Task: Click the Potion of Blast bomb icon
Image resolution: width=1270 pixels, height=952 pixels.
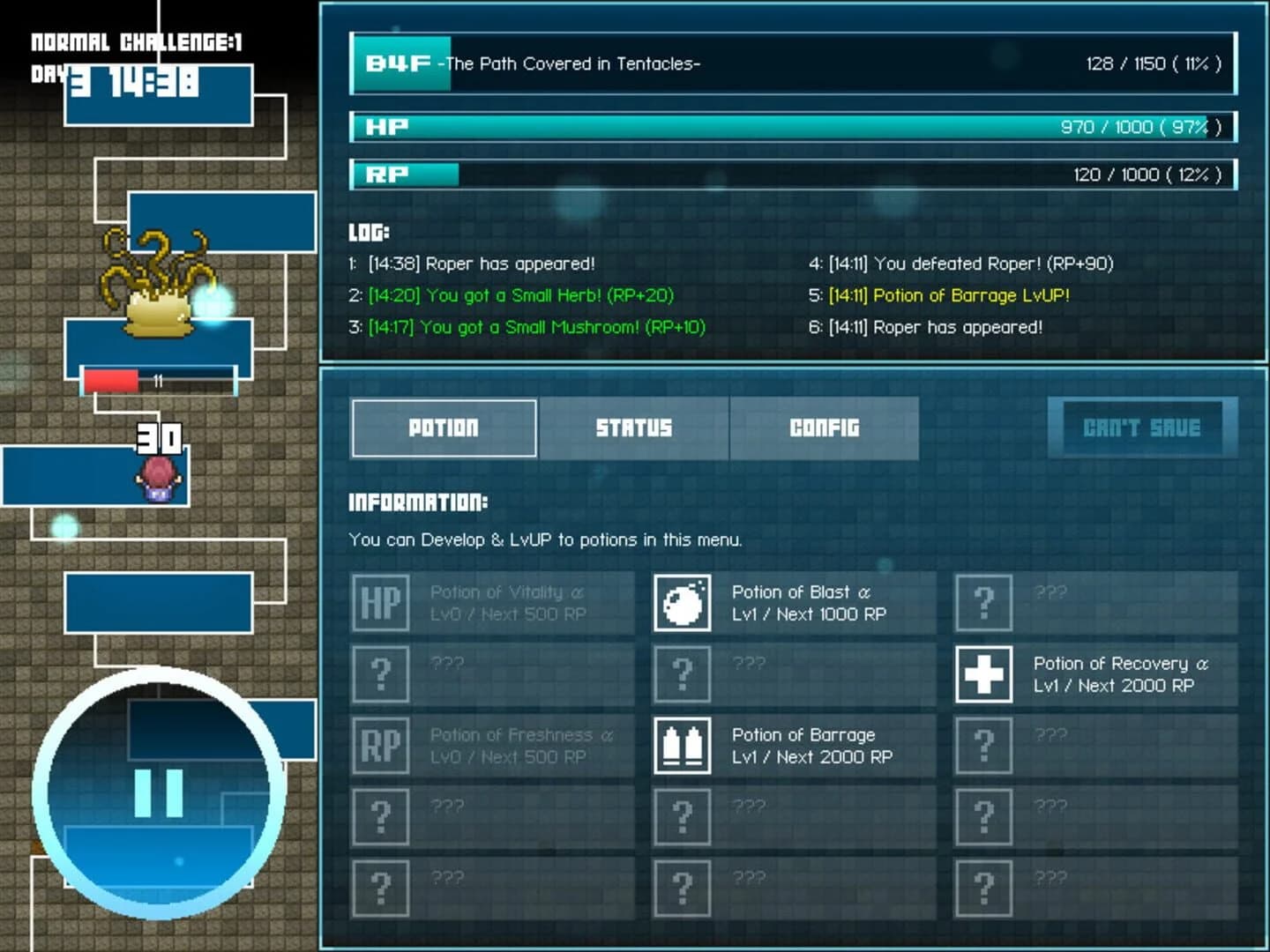Action: pyautogui.click(x=682, y=603)
